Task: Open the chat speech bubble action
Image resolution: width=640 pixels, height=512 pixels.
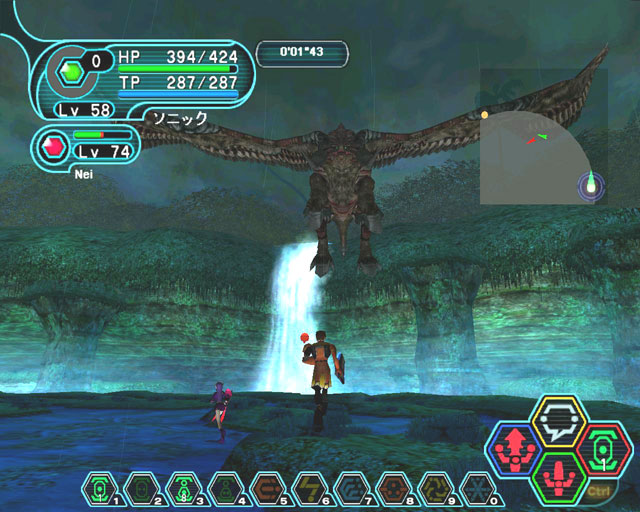Action: 558,422
